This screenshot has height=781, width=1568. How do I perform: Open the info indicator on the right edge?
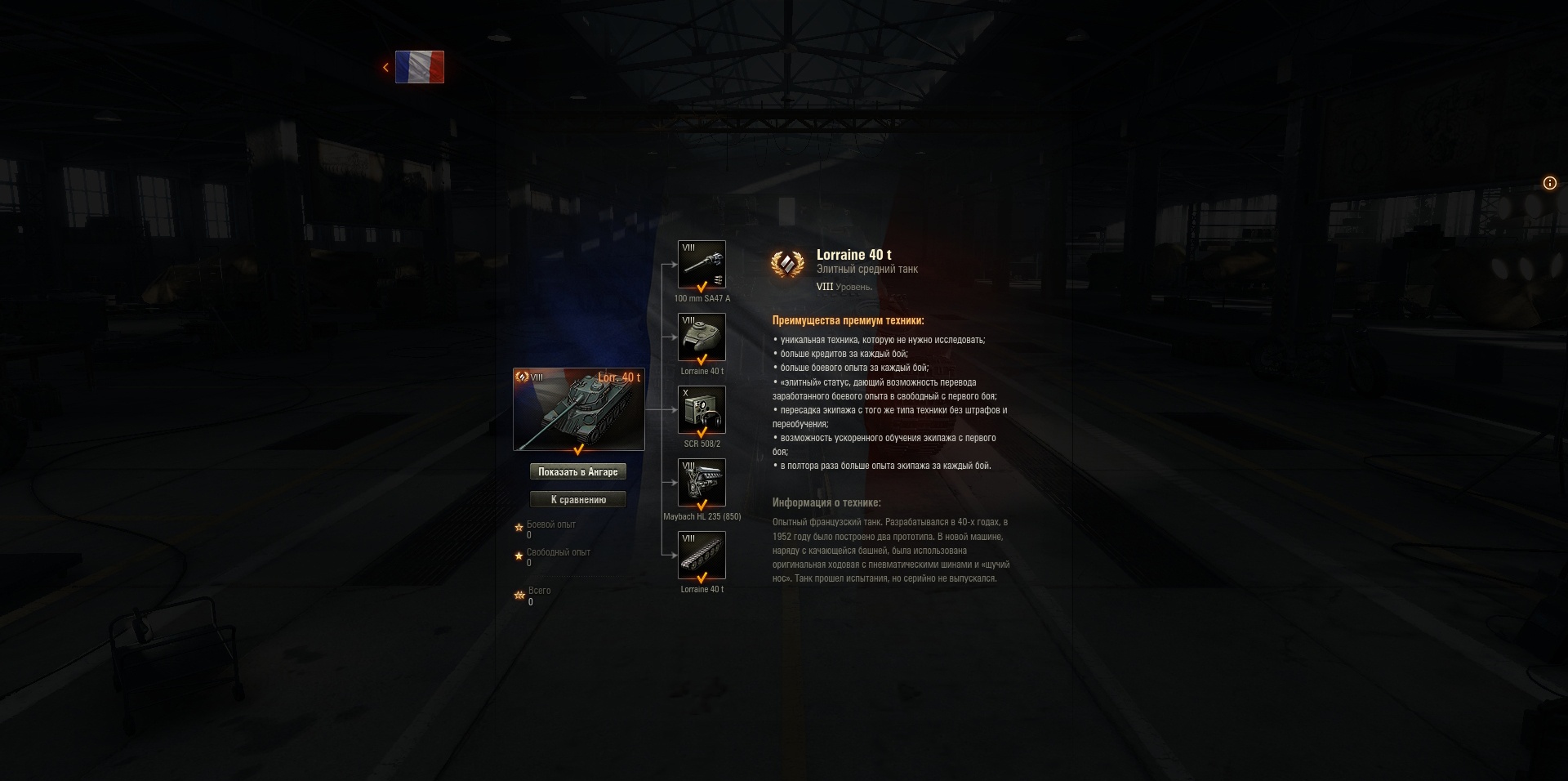pos(1549,183)
